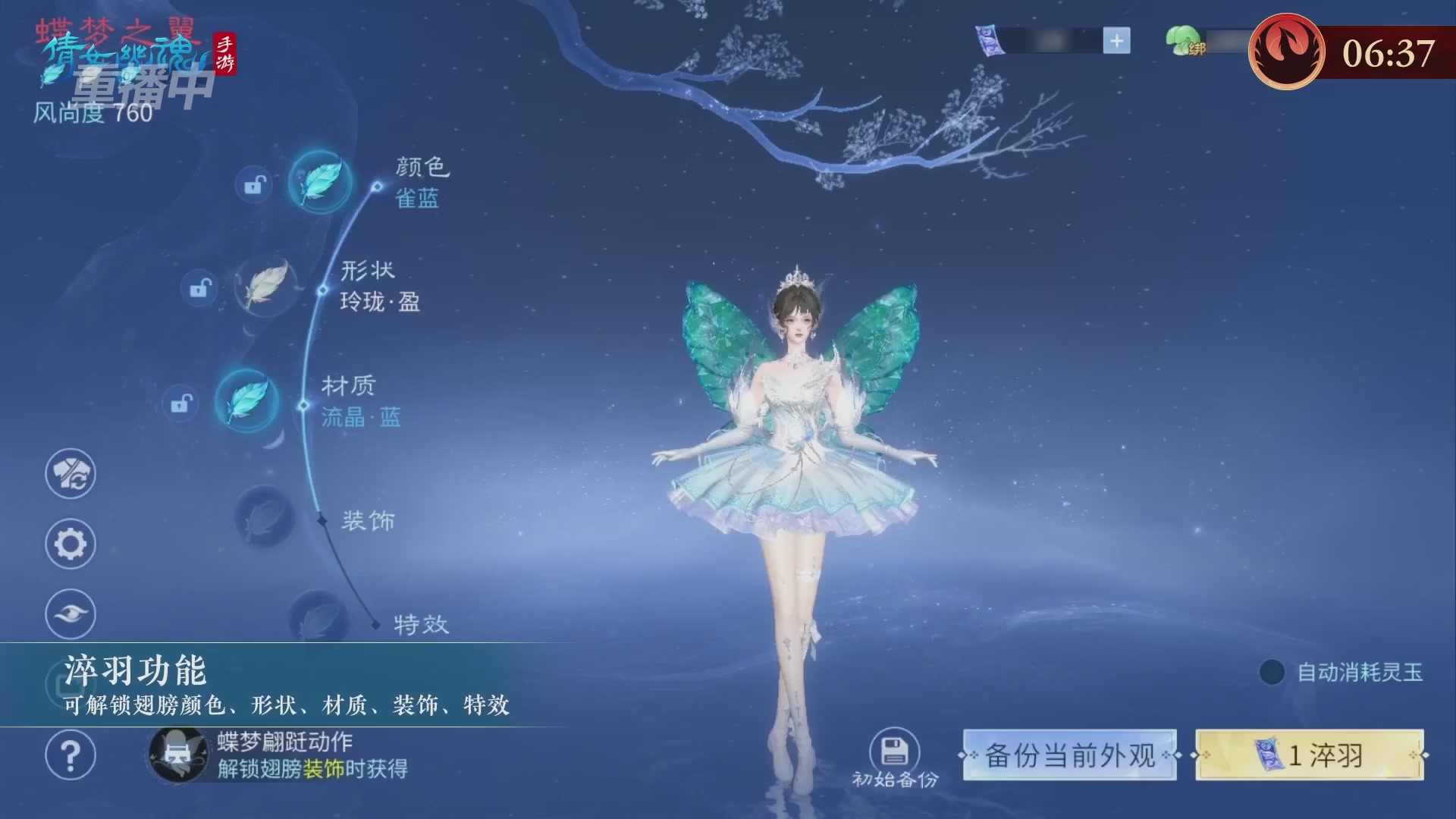1456x819 pixels.
Task: Click the unlock padlock beside the material feather
Action: [180, 403]
